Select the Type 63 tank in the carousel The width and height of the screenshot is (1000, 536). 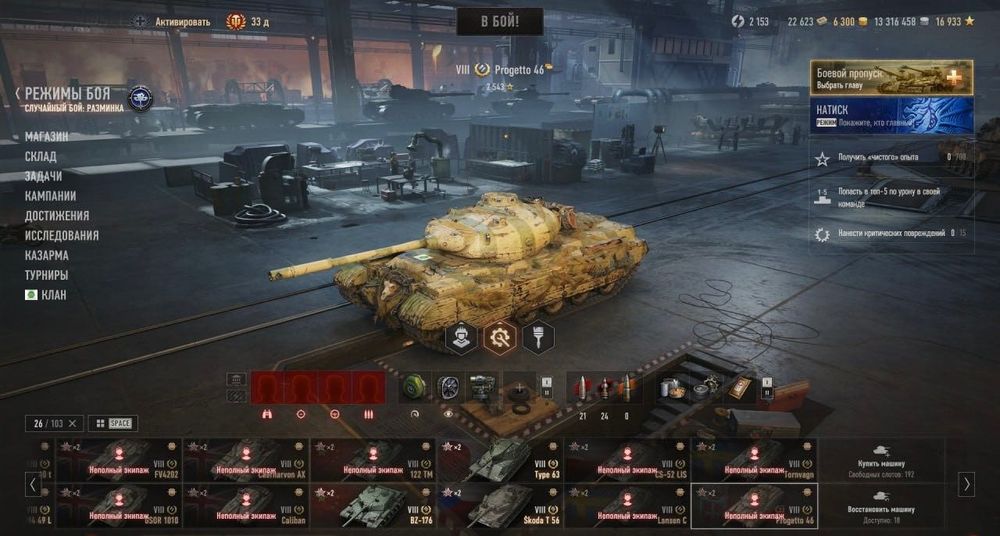(500, 460)
